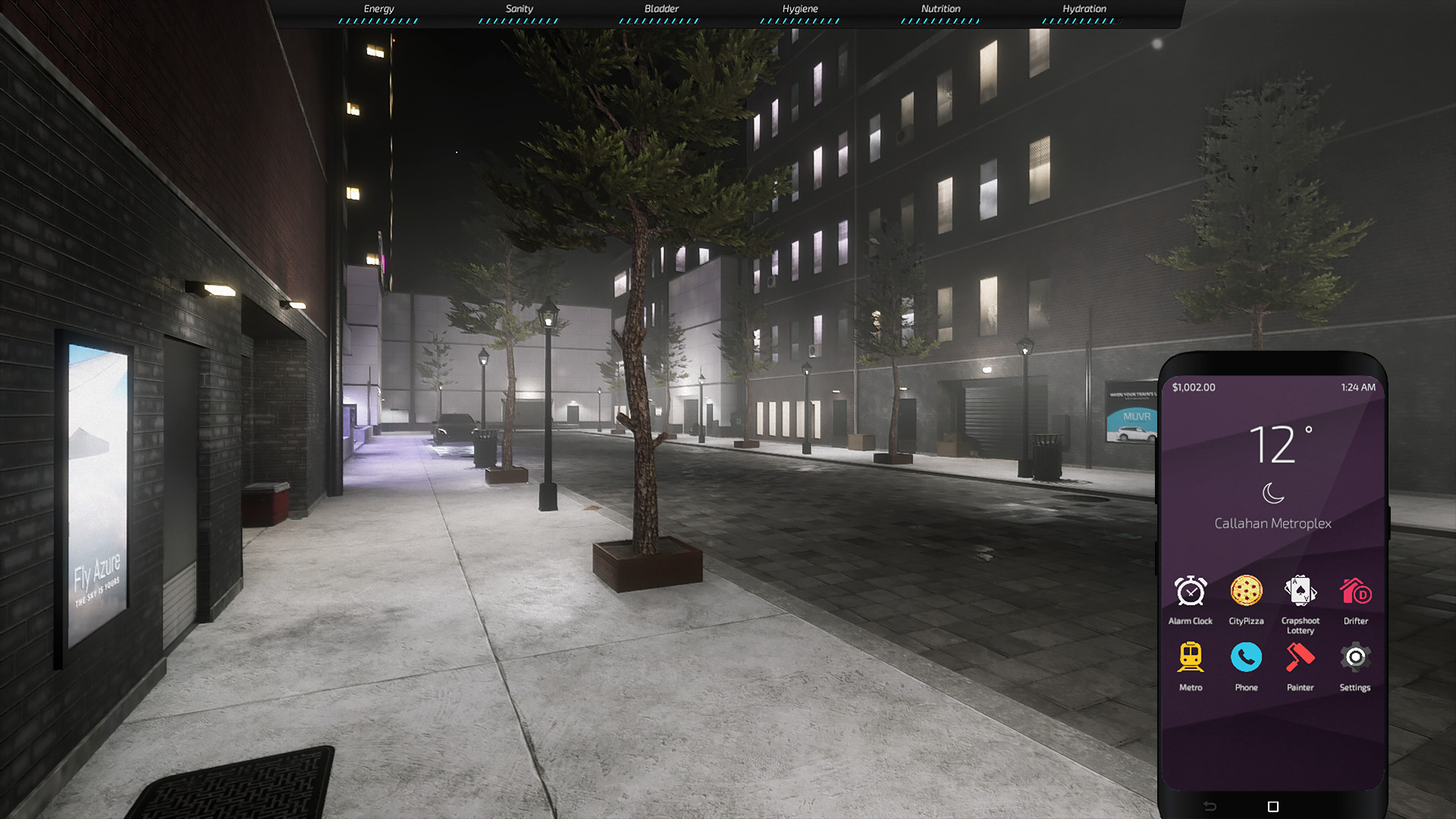
Task: Click the Hydration status meter
Action: pos(1084,14)
